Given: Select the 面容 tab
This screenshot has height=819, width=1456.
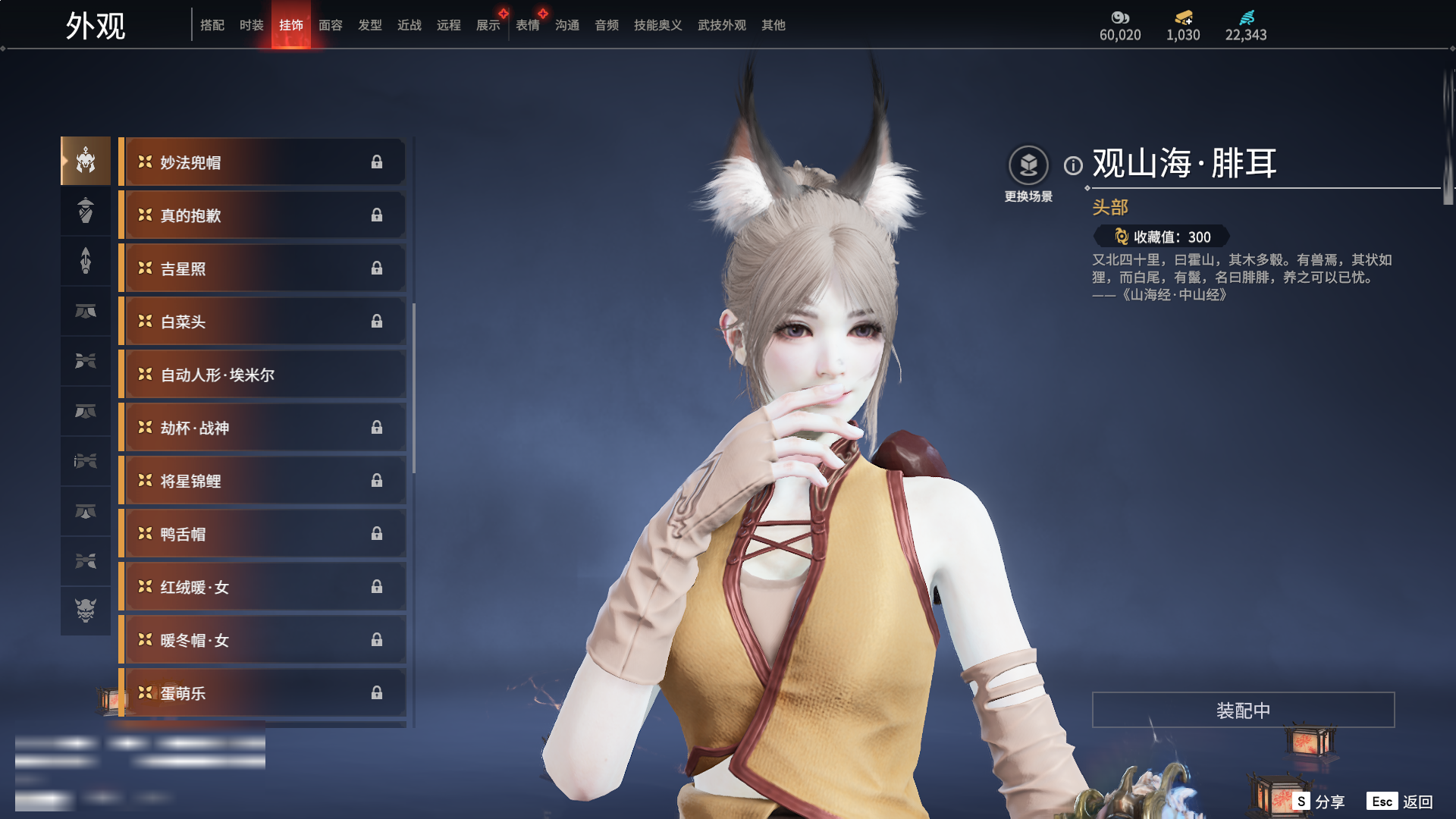Looking at the screenshot, I should coord(330,25).
